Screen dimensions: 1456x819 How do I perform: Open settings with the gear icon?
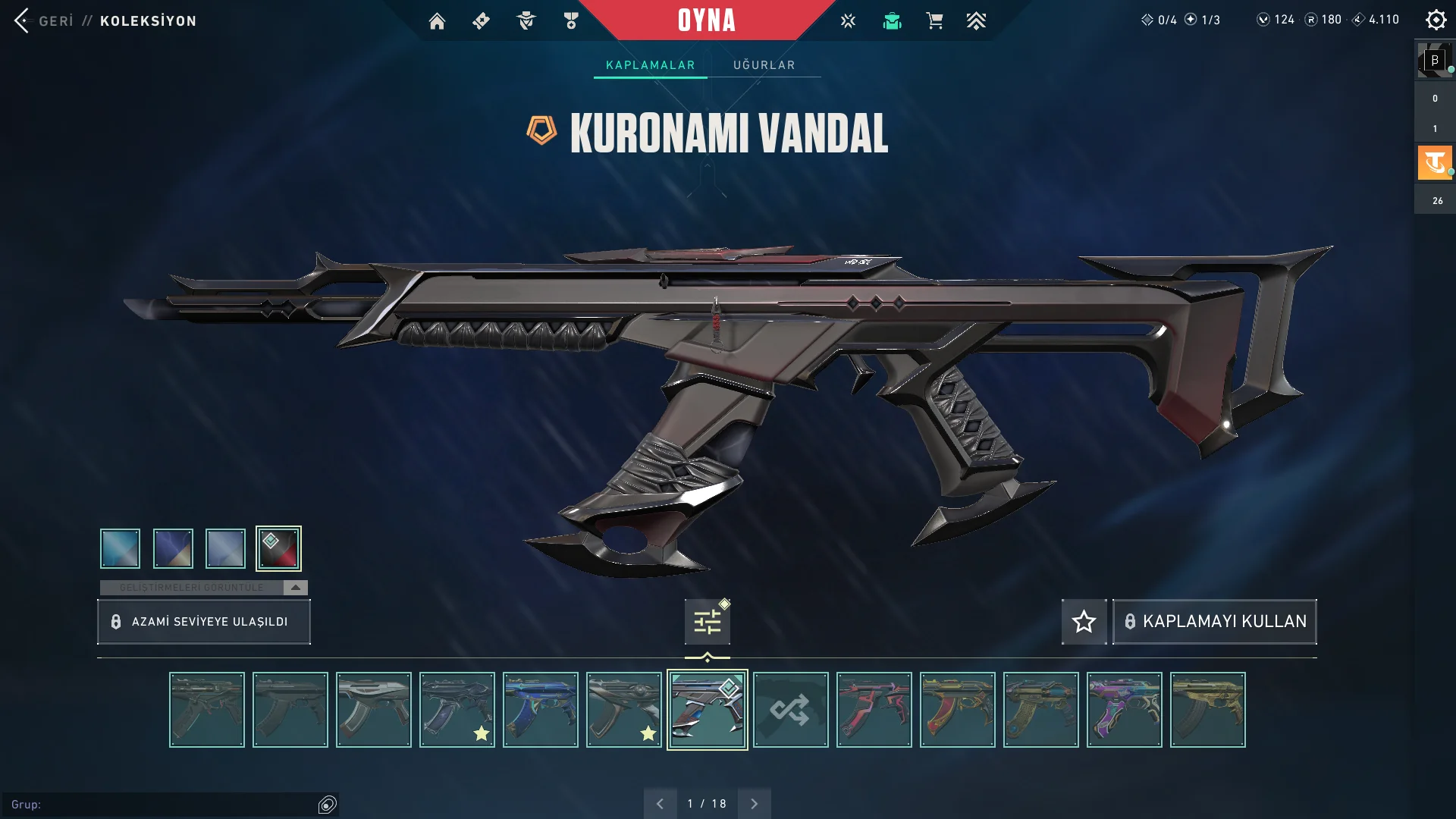tap(1436, 20)
